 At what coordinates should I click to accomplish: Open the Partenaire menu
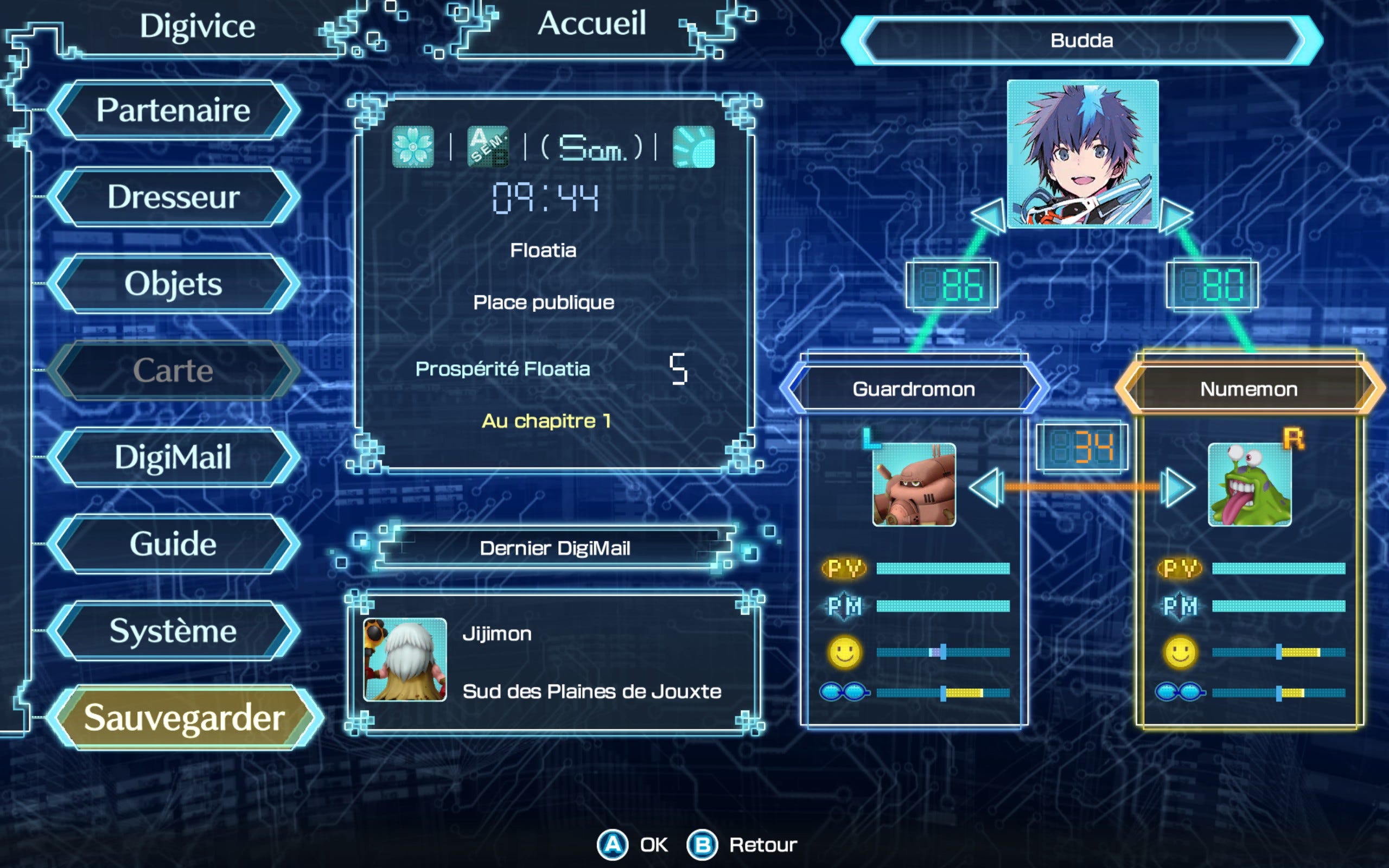click(173, 110)
